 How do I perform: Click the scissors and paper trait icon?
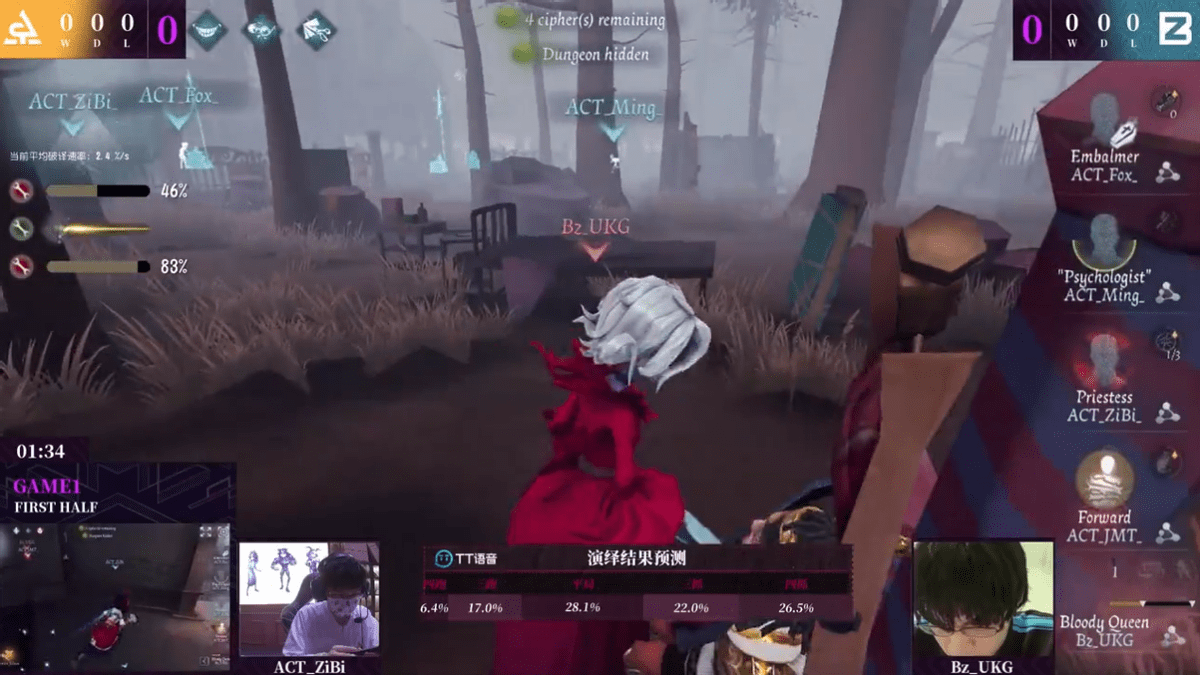(x=316, y=30)
